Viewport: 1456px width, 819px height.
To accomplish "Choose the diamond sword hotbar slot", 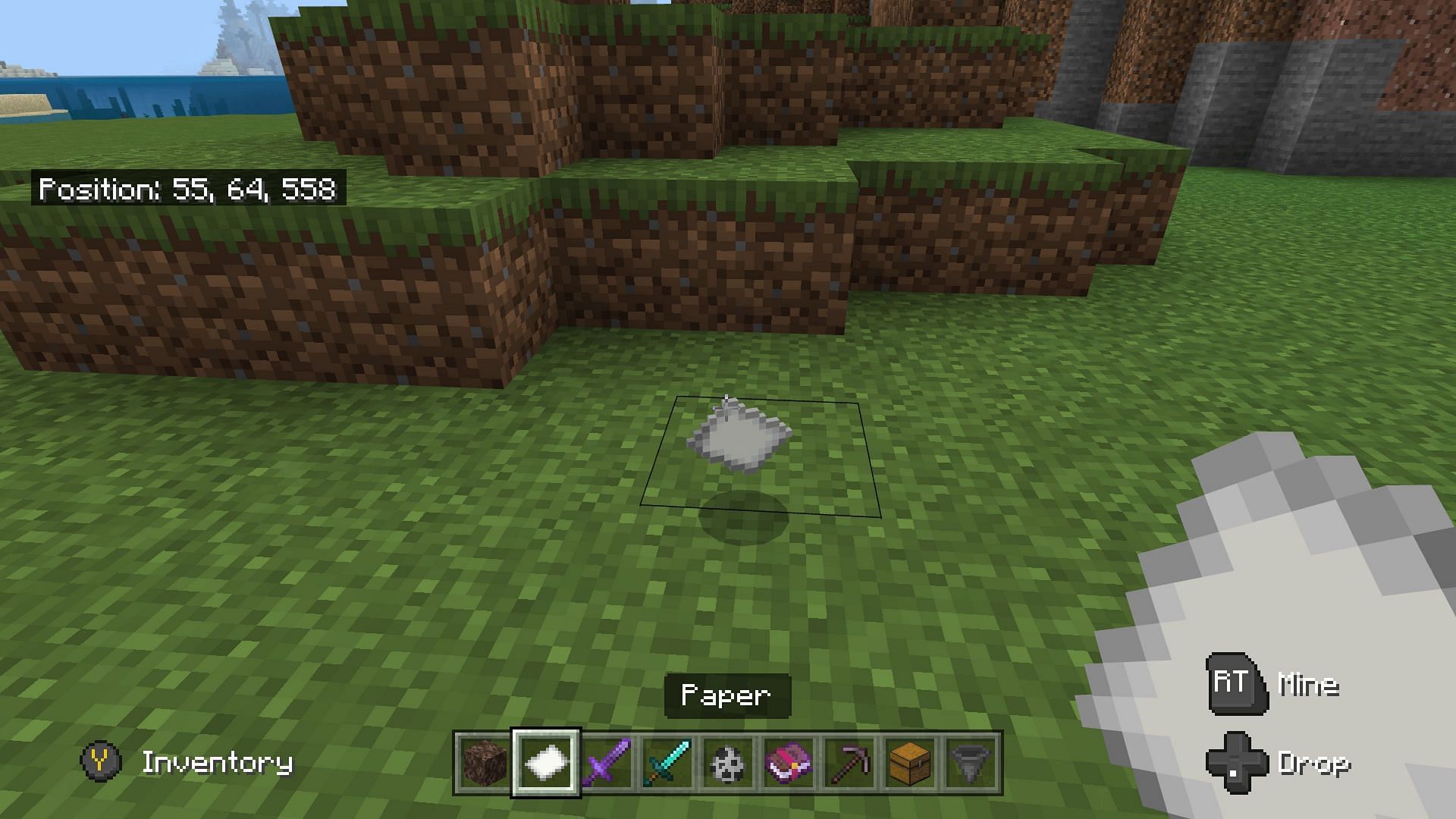I will 667,763.
